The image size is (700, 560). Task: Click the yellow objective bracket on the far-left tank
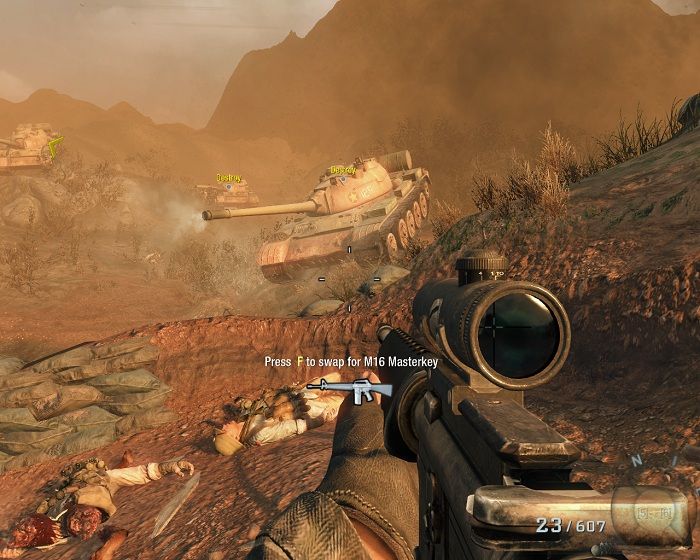[x=55, y=142]
